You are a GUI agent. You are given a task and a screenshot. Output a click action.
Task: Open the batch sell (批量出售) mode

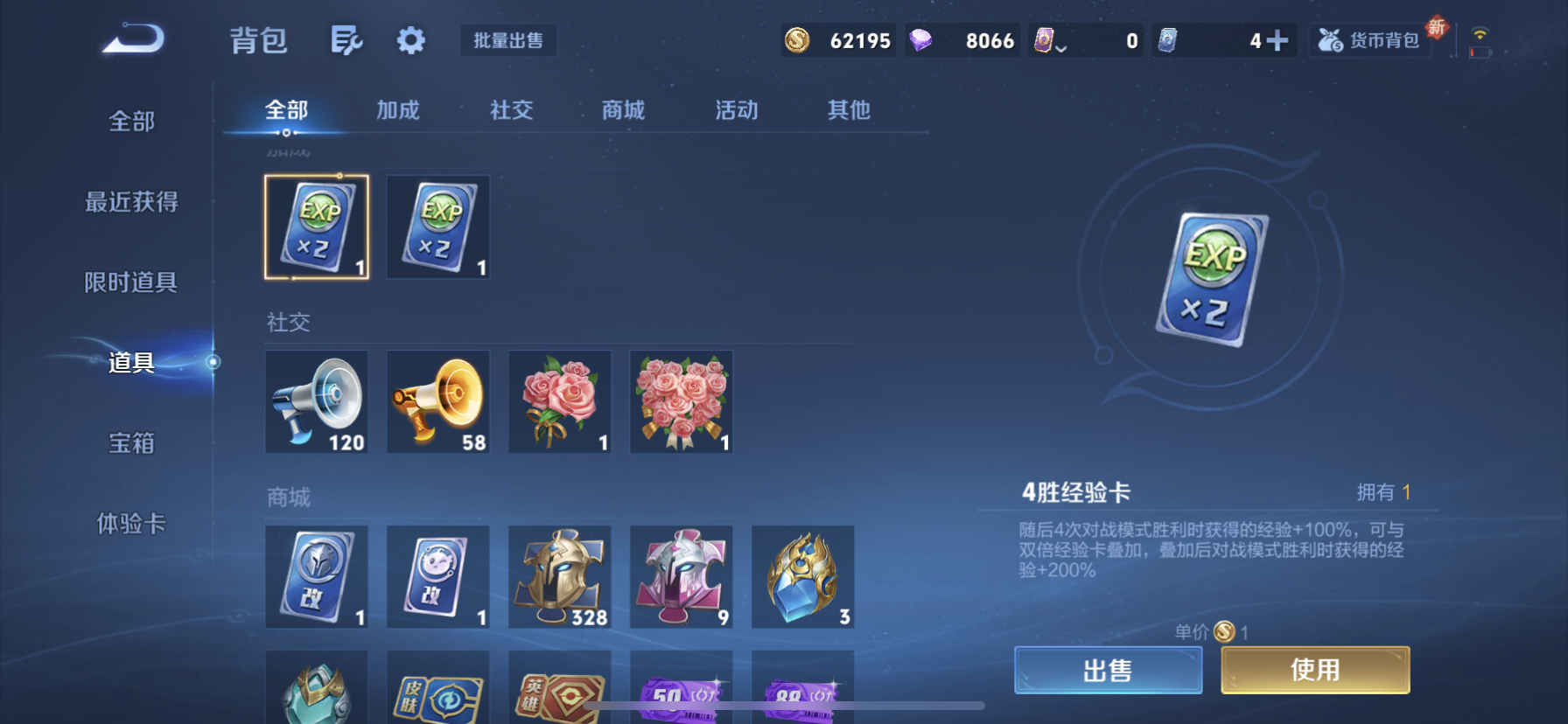508,40
